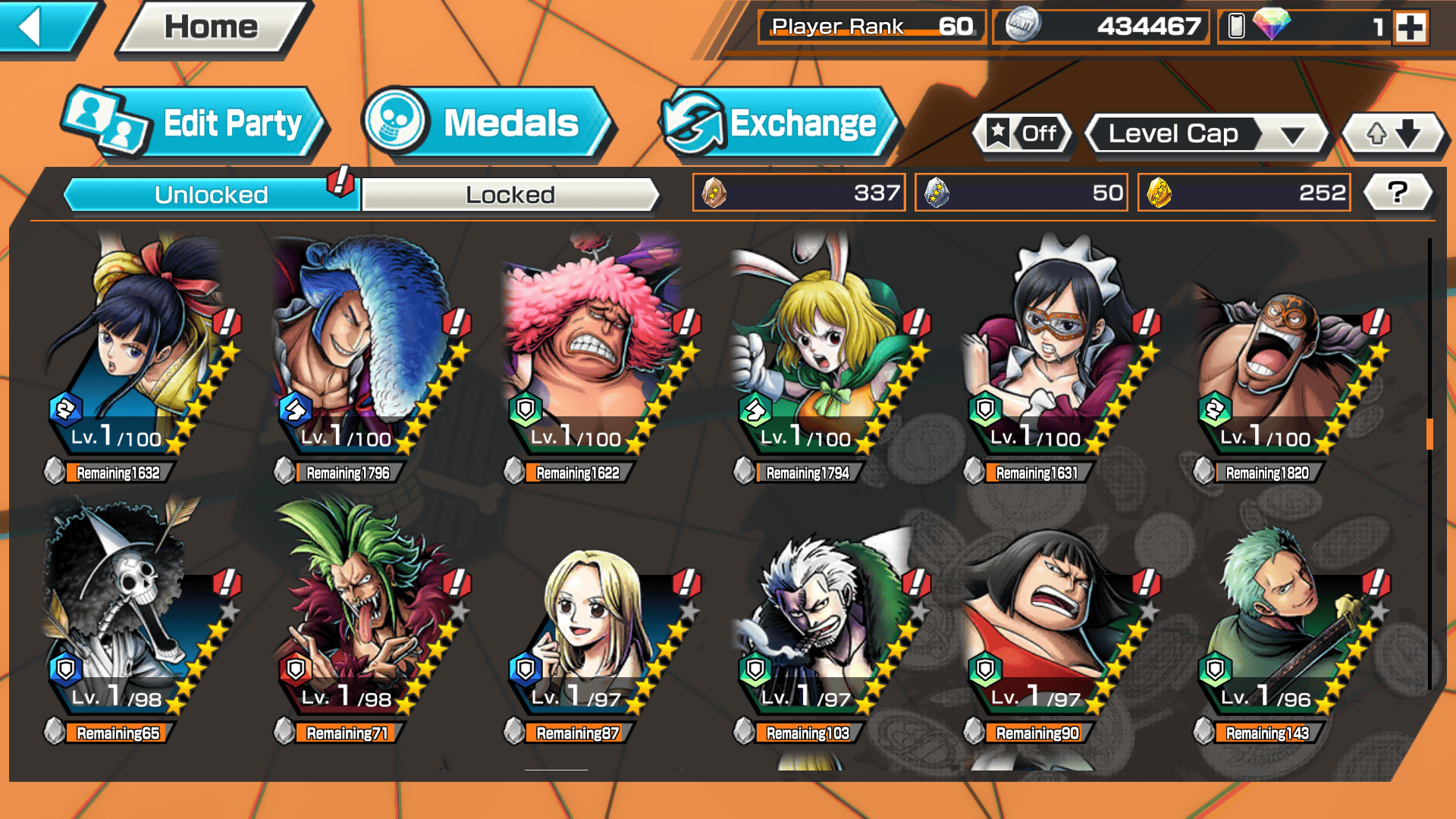Toggle the favorites star filter Off
This screenshot has height=819, width=1456.
(x=1023, y=134)
